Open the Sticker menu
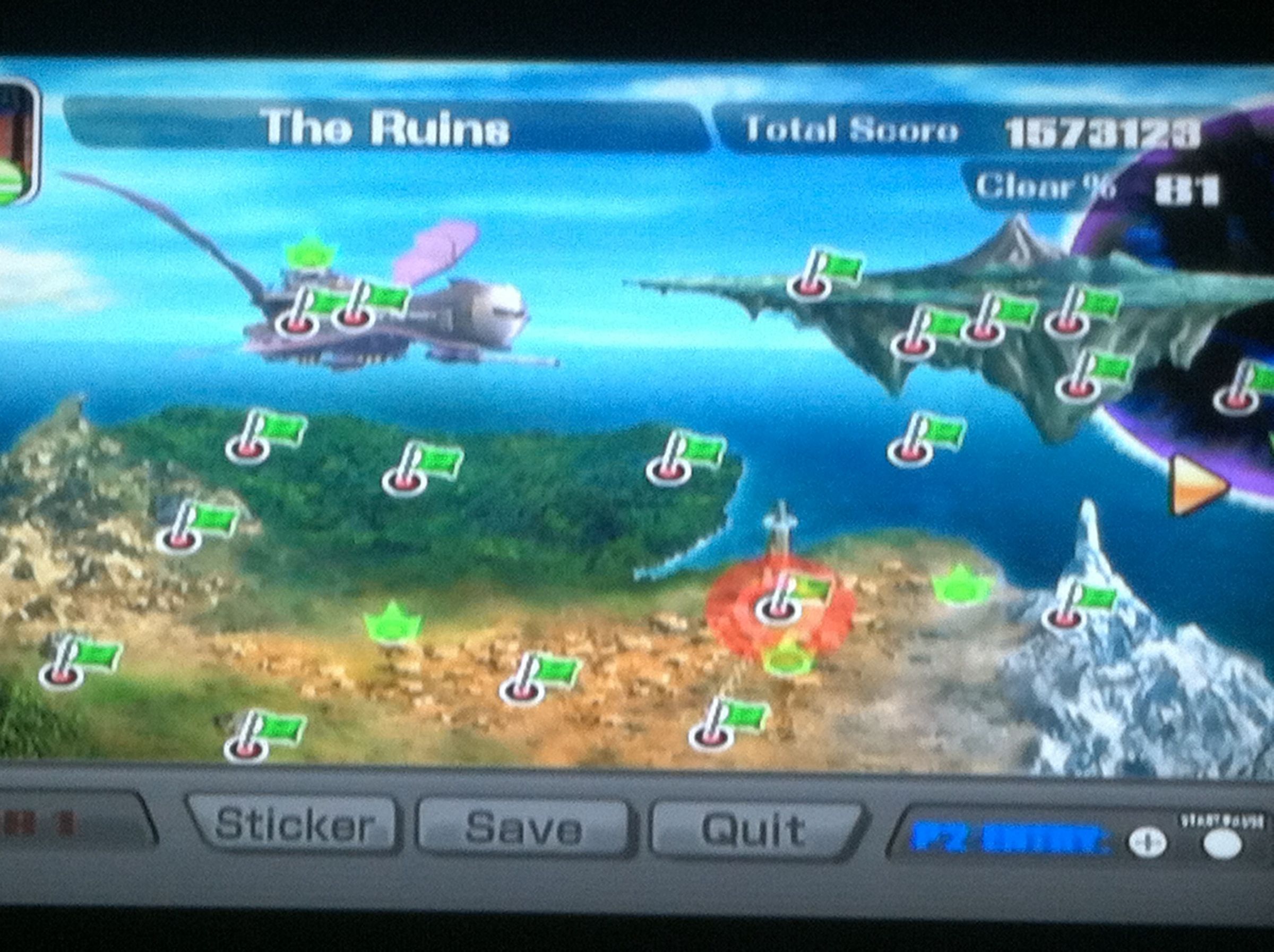This screenshot has width=1274, height=952. point(294,825)
